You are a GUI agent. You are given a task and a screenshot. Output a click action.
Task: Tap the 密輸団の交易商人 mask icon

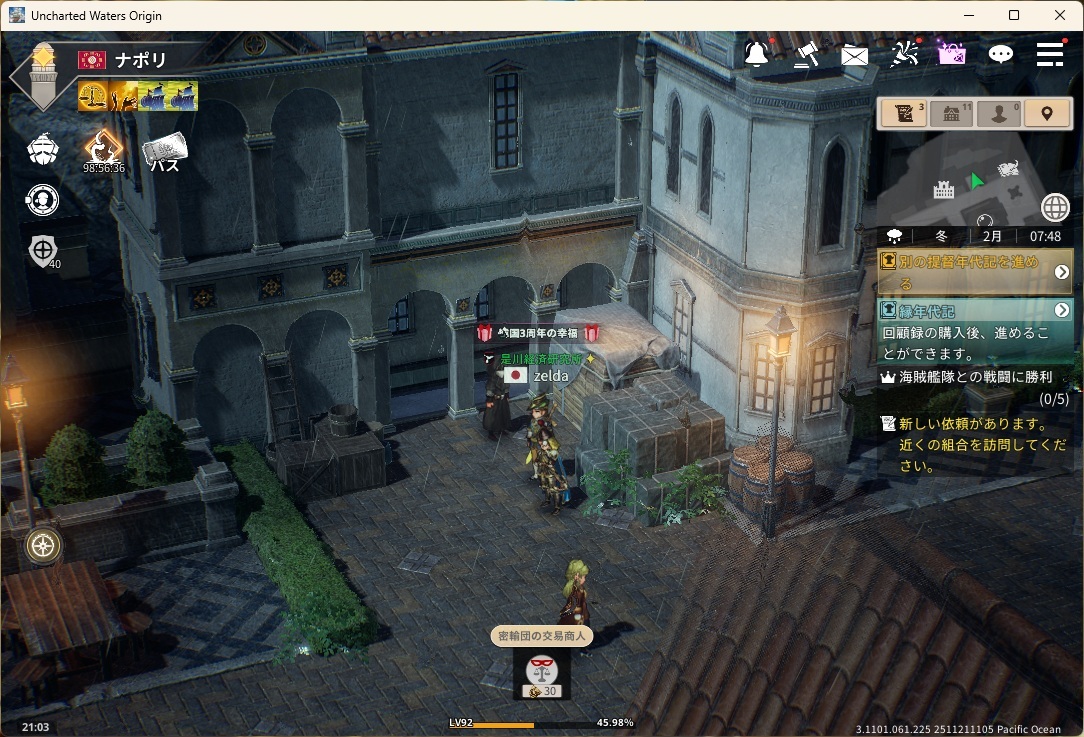[541, 672]
